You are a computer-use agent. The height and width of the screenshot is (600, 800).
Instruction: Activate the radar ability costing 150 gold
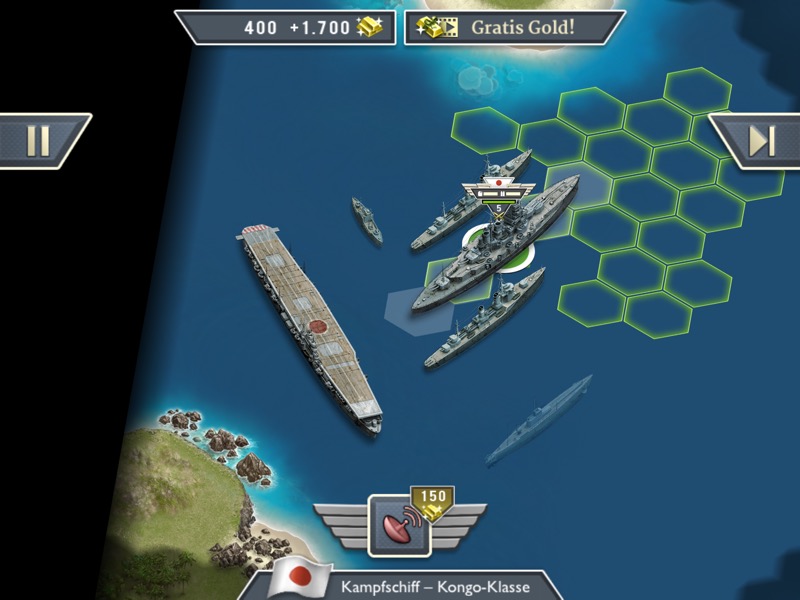pos(399,525)
